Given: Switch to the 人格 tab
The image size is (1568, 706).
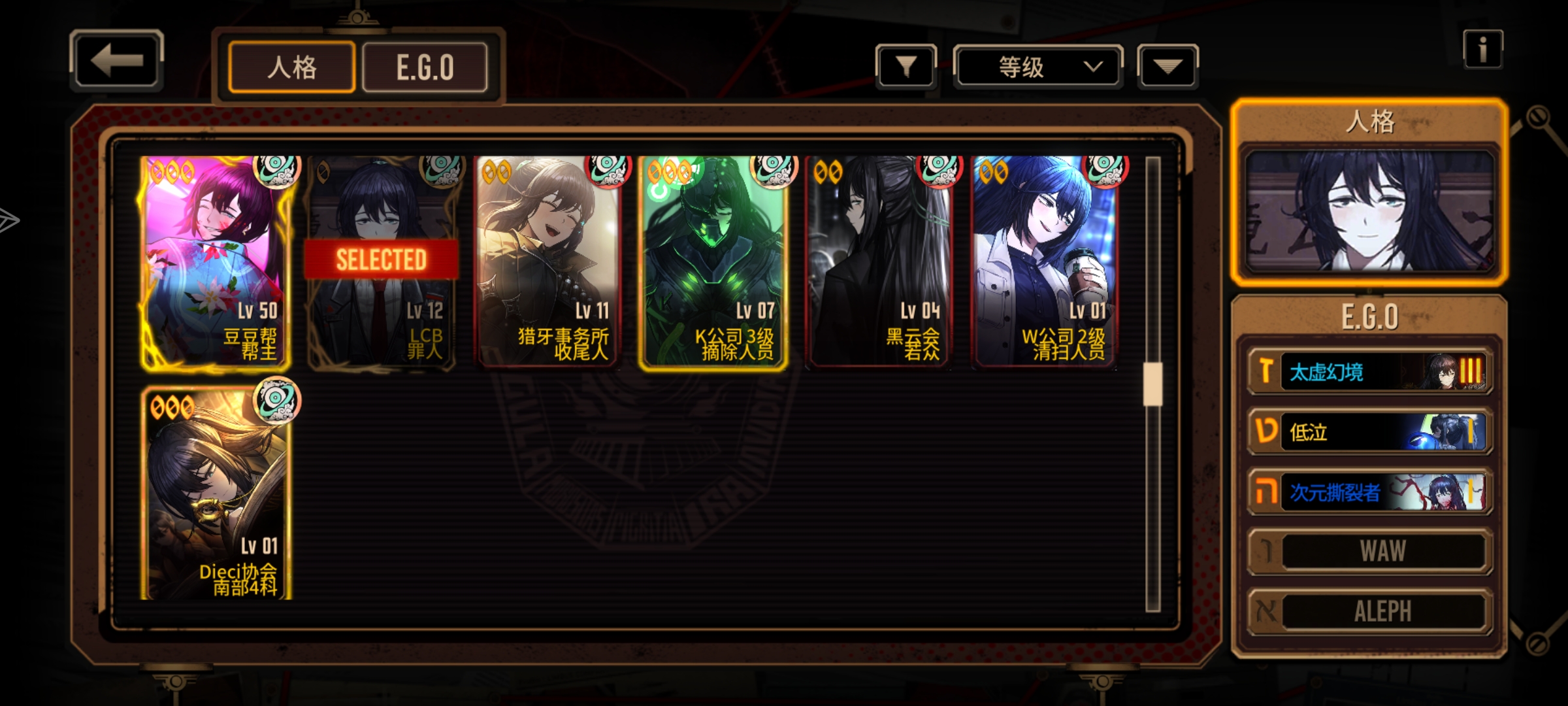Looking at the screenshot, I should (x=292, y=67).
